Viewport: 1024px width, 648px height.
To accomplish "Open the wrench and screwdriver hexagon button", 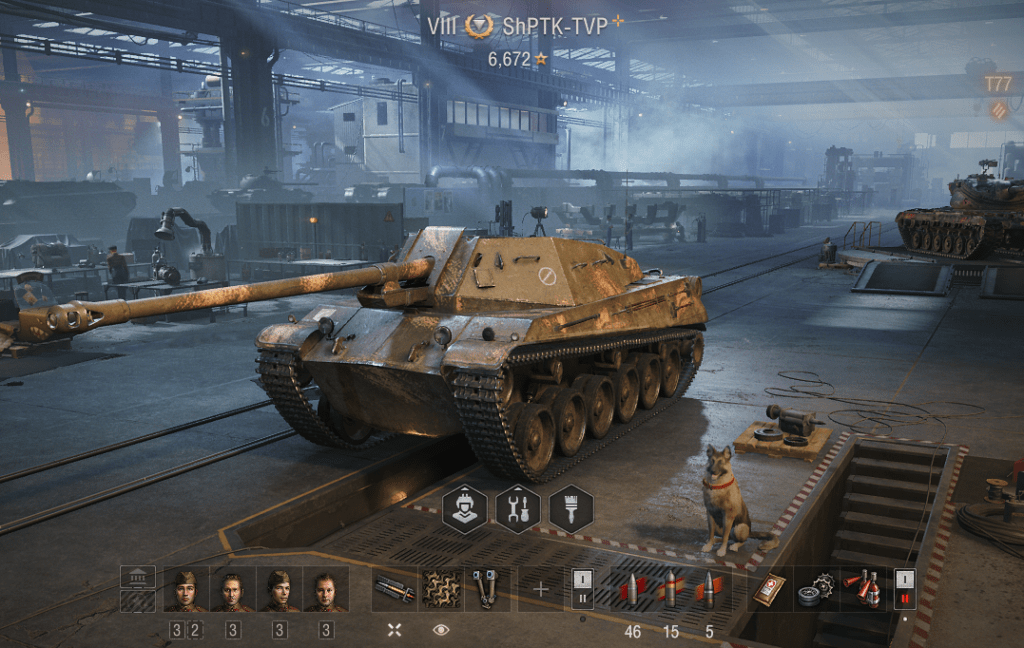I will point(518,508).
